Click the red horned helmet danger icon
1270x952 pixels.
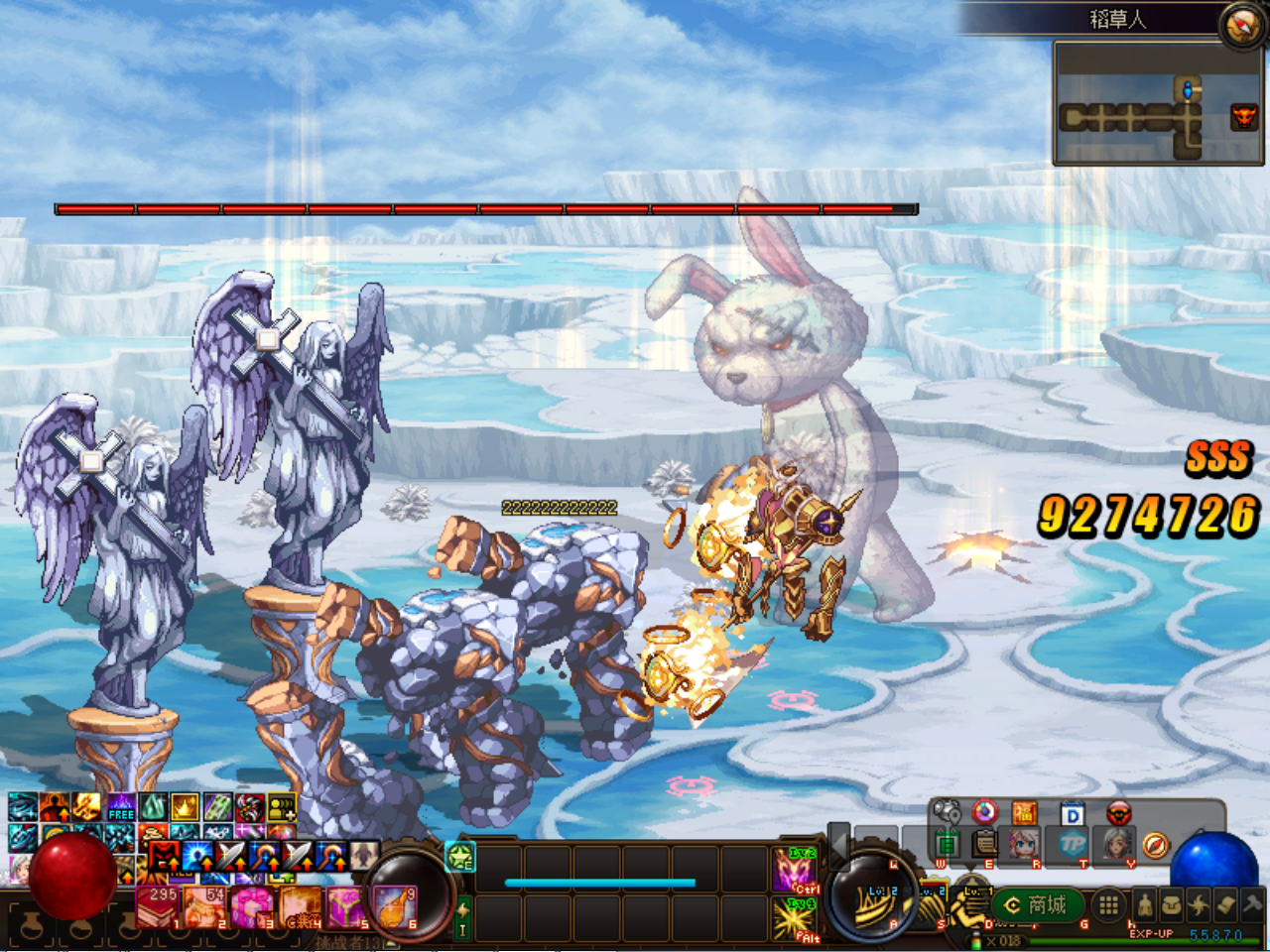(1118, 811)
